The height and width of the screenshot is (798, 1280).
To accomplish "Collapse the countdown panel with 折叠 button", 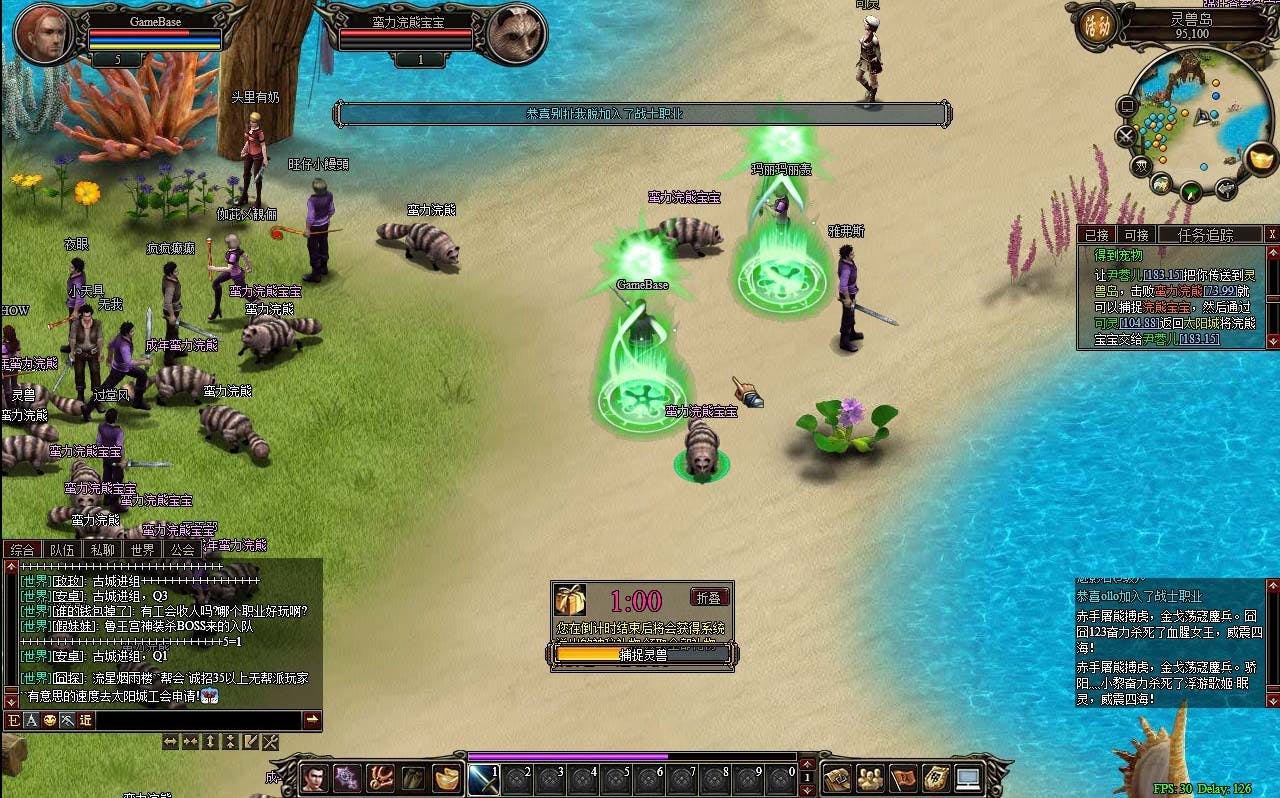I will 709,597.
